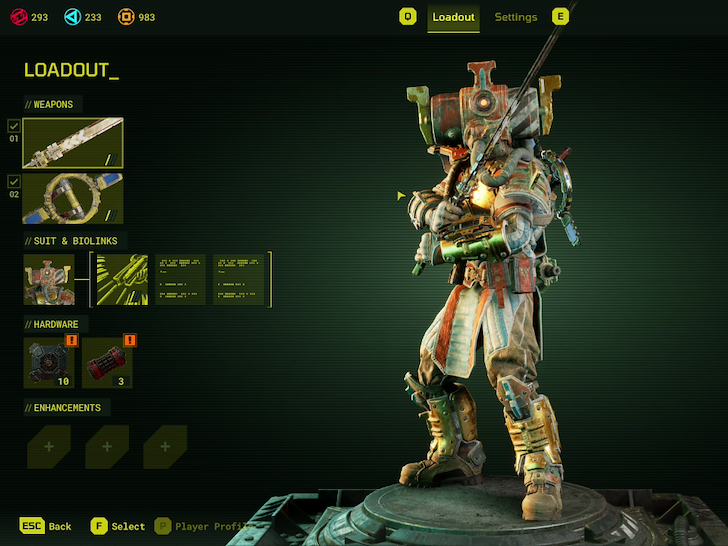The width and height of the screenshot is (728, 546).
Task: Select the ring-shaped weapon in slot 02
Action: pos(73,198)
